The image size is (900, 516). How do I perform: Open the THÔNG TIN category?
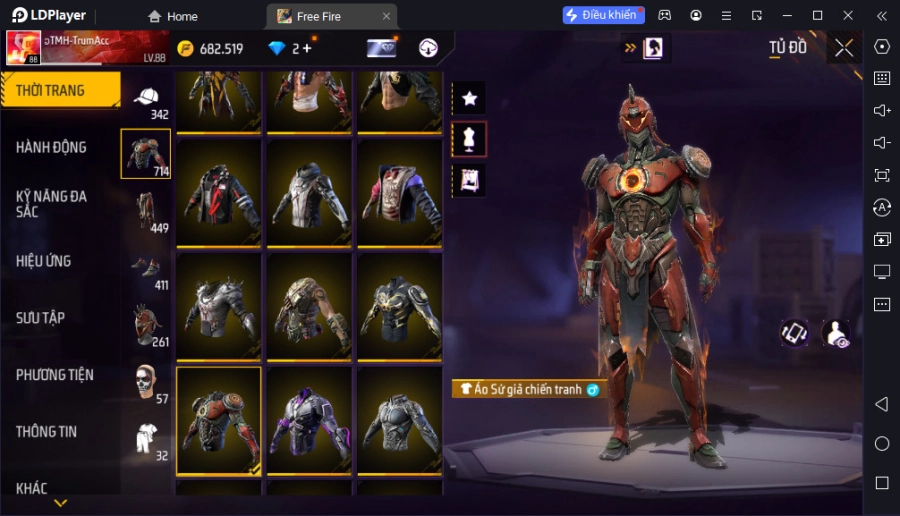pos(47,432)
